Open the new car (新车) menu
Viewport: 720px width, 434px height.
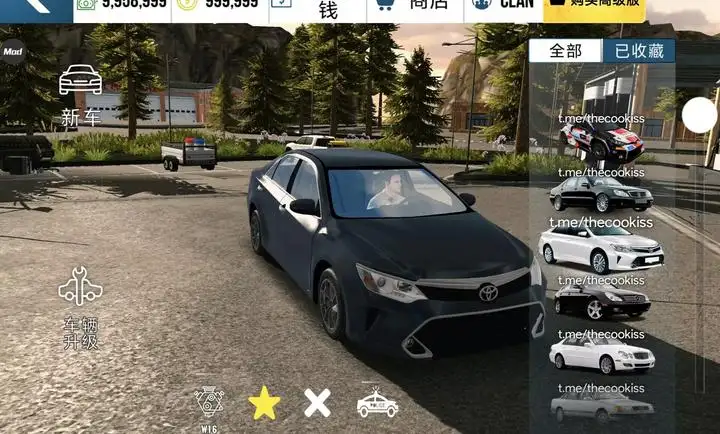81,93
